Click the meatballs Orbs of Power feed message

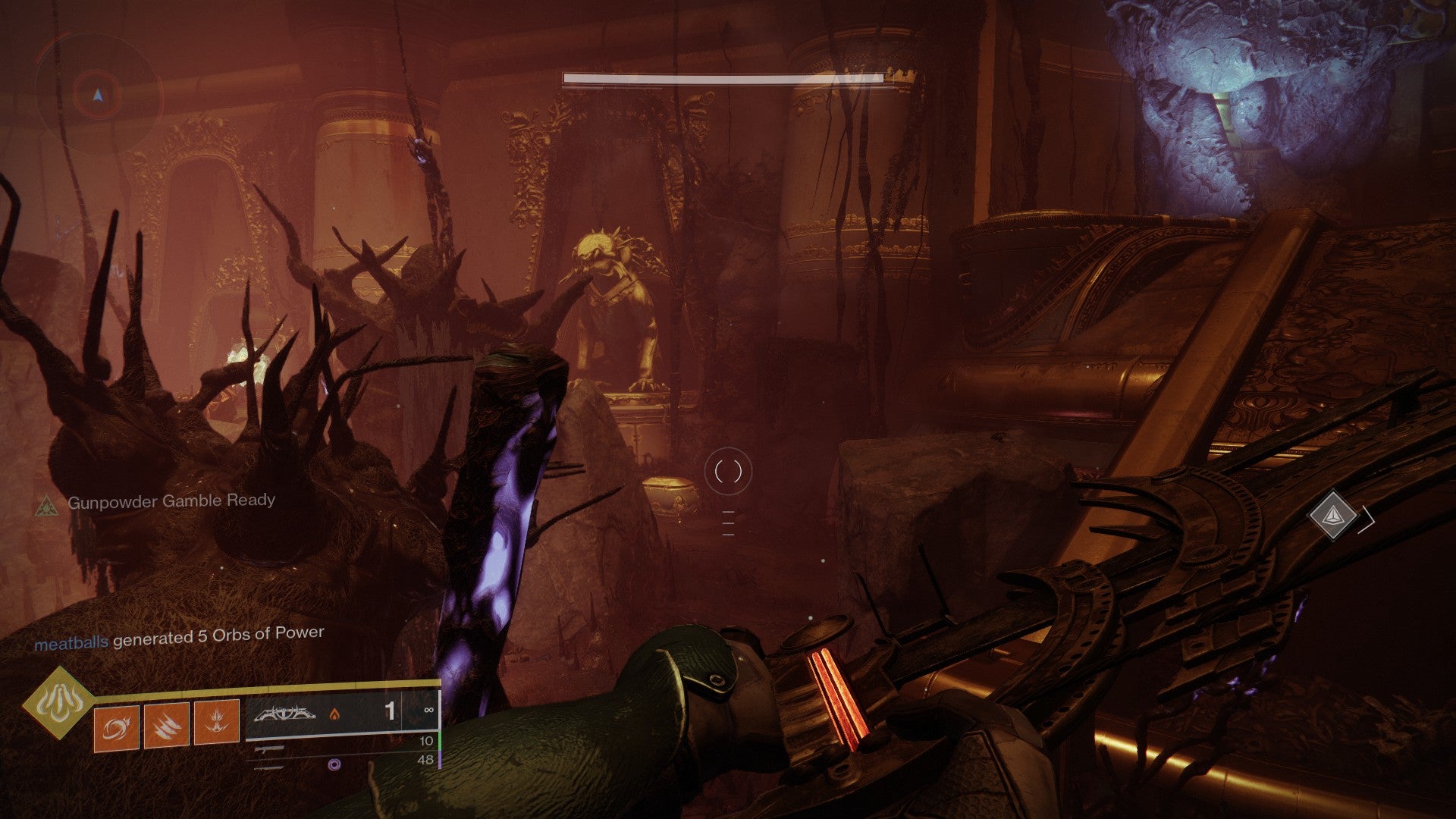(x=179, y=638)
